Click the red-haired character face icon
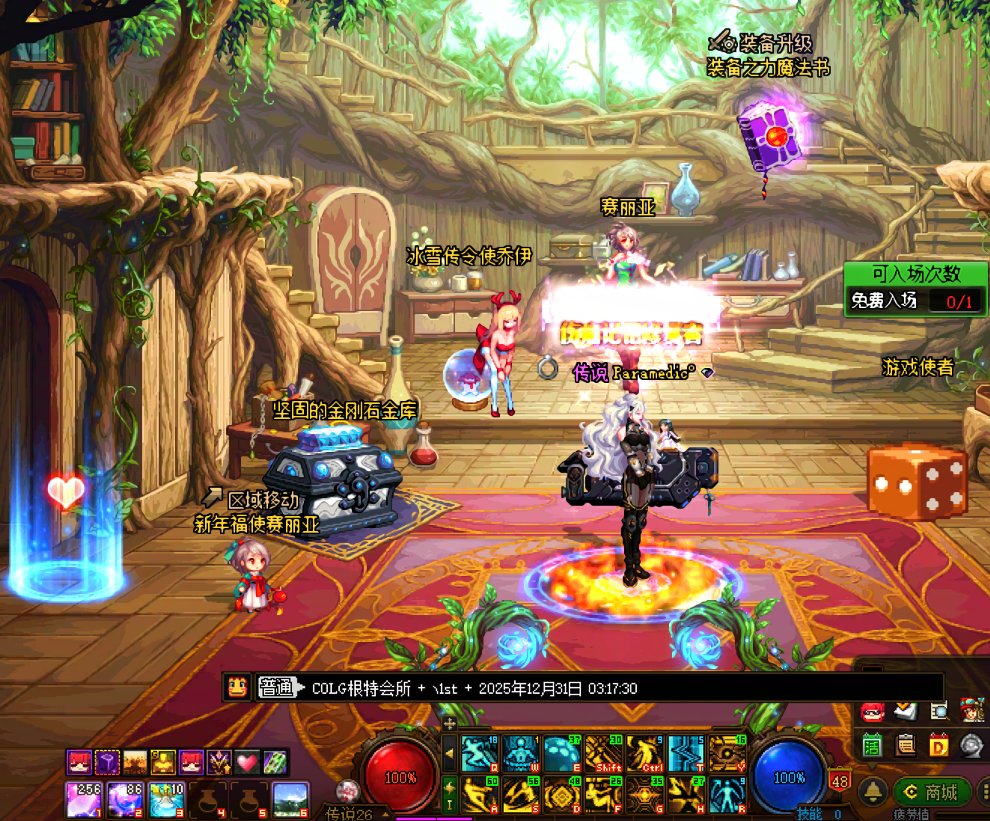 pos(872,711)
